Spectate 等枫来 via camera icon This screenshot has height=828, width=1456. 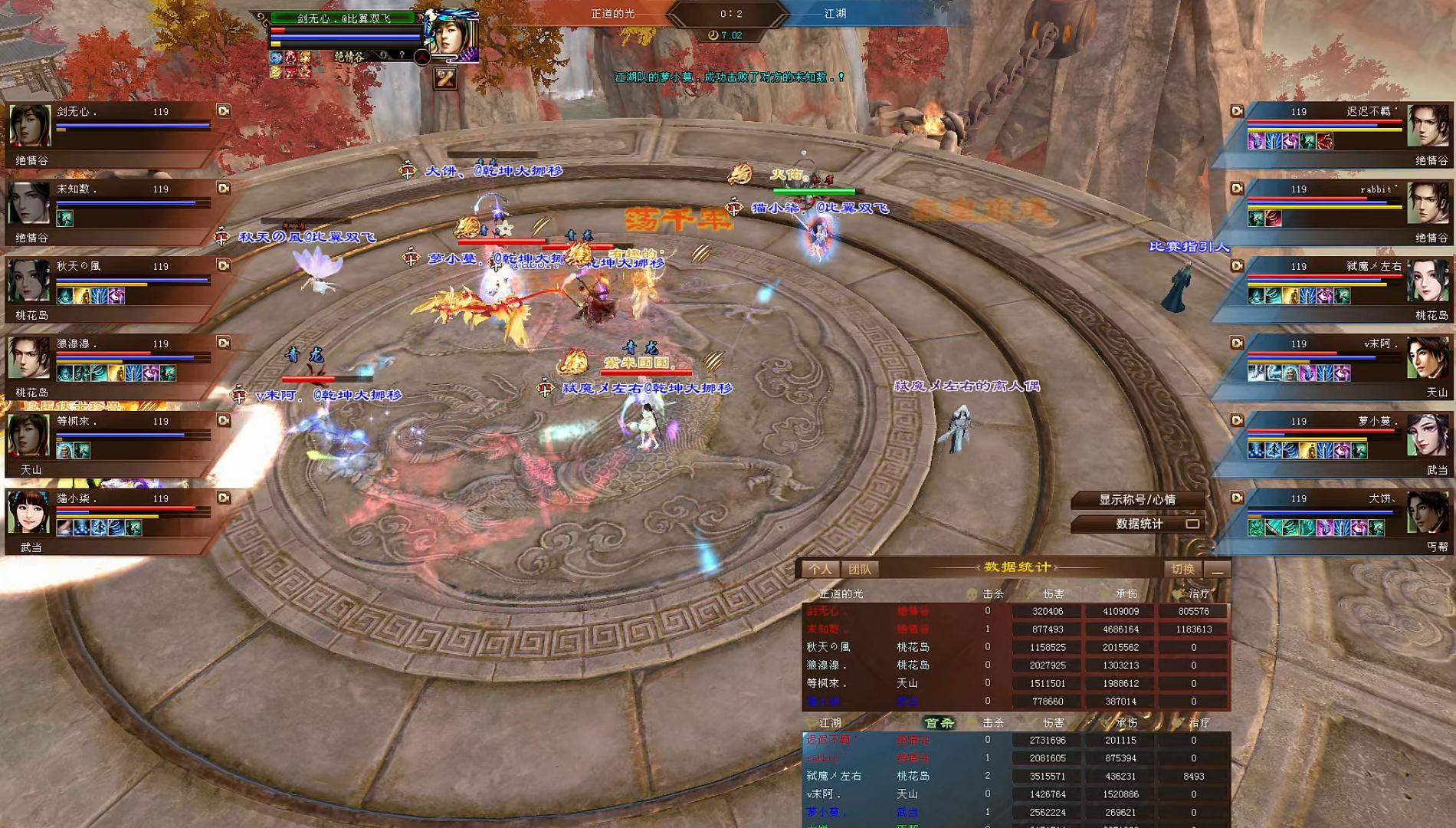click(x=223, y=421)
